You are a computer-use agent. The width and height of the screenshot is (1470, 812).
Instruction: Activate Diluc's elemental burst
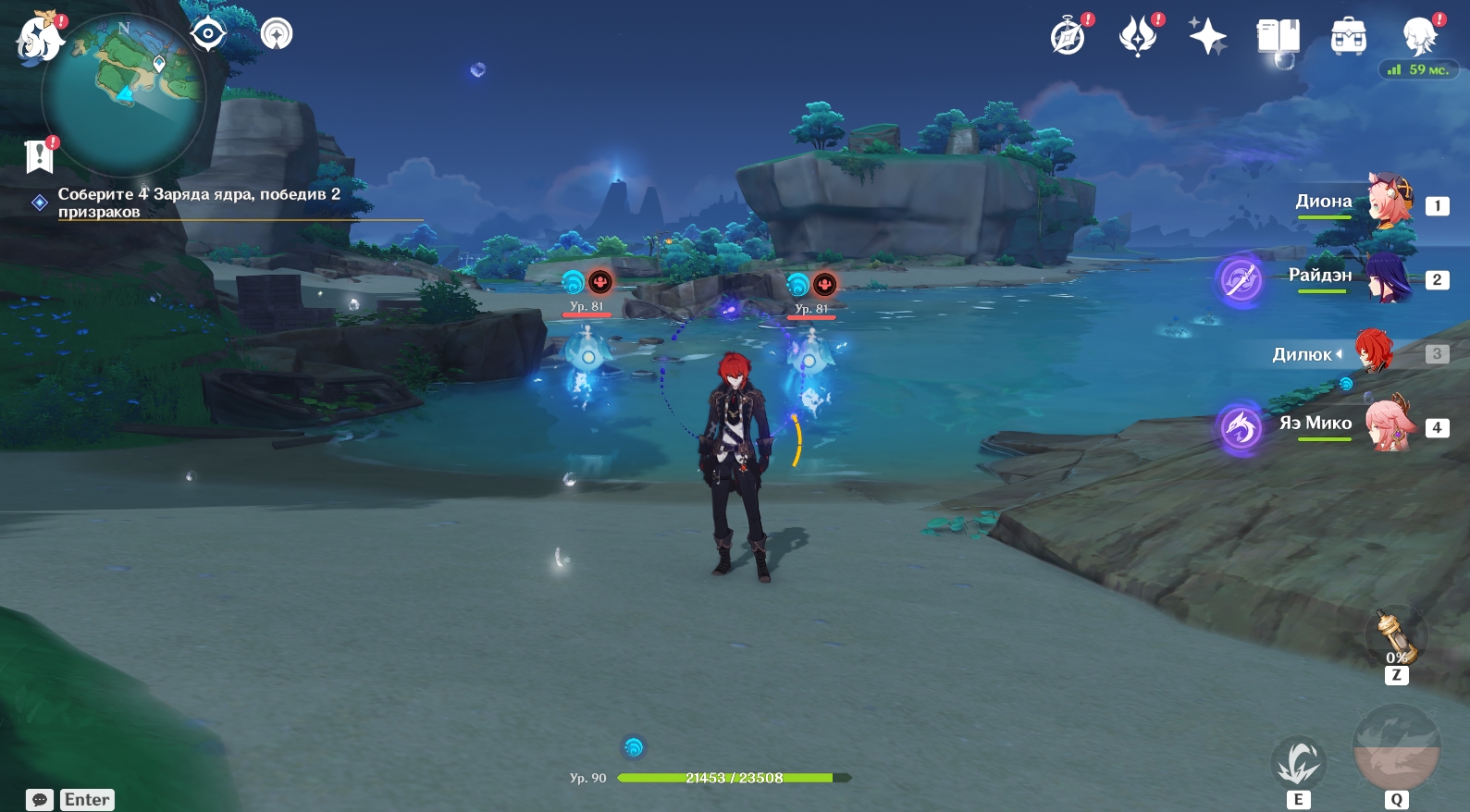[x=1396, y=748]
